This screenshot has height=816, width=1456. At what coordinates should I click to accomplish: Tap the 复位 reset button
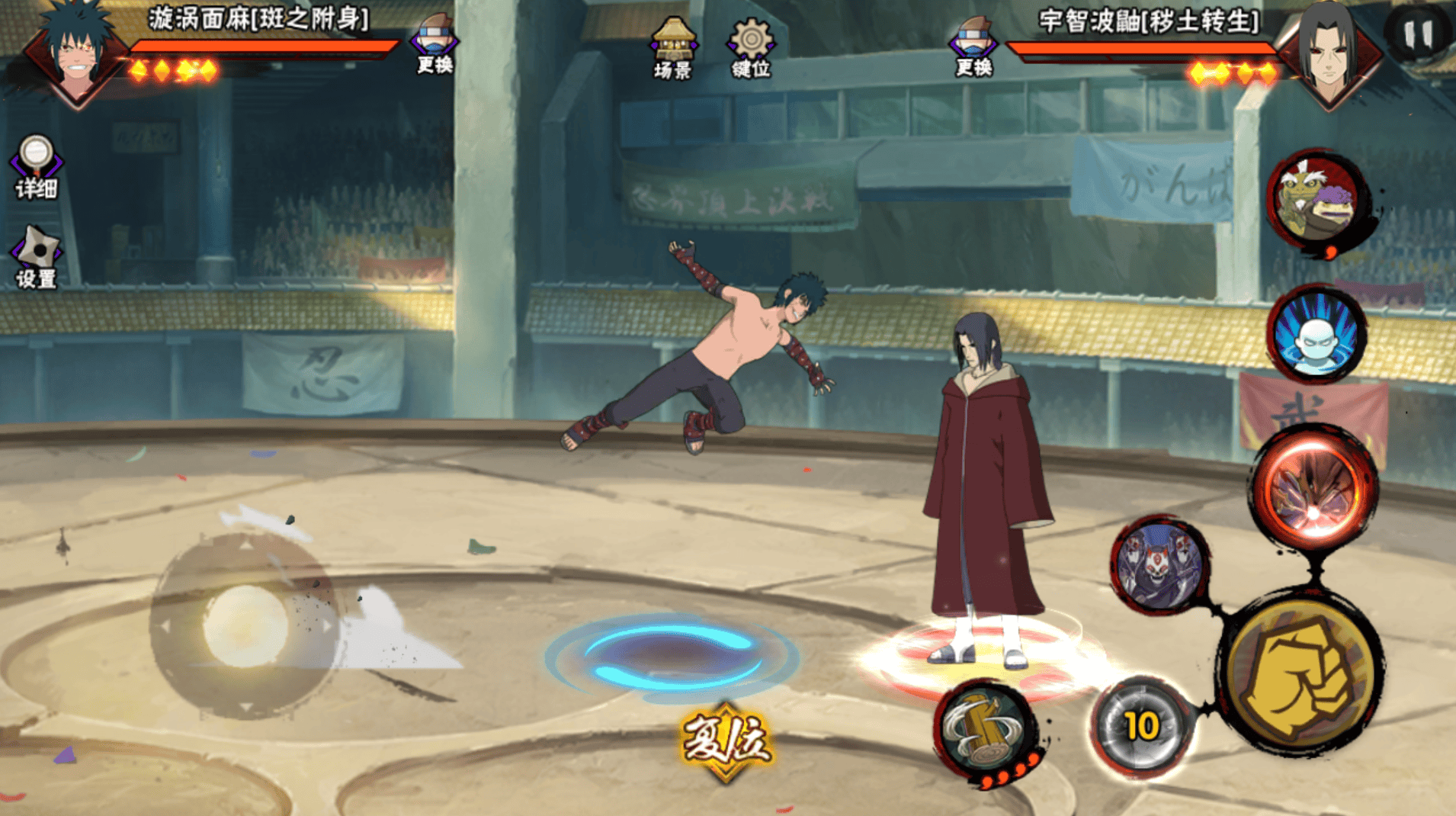click(x=725, y=741)
